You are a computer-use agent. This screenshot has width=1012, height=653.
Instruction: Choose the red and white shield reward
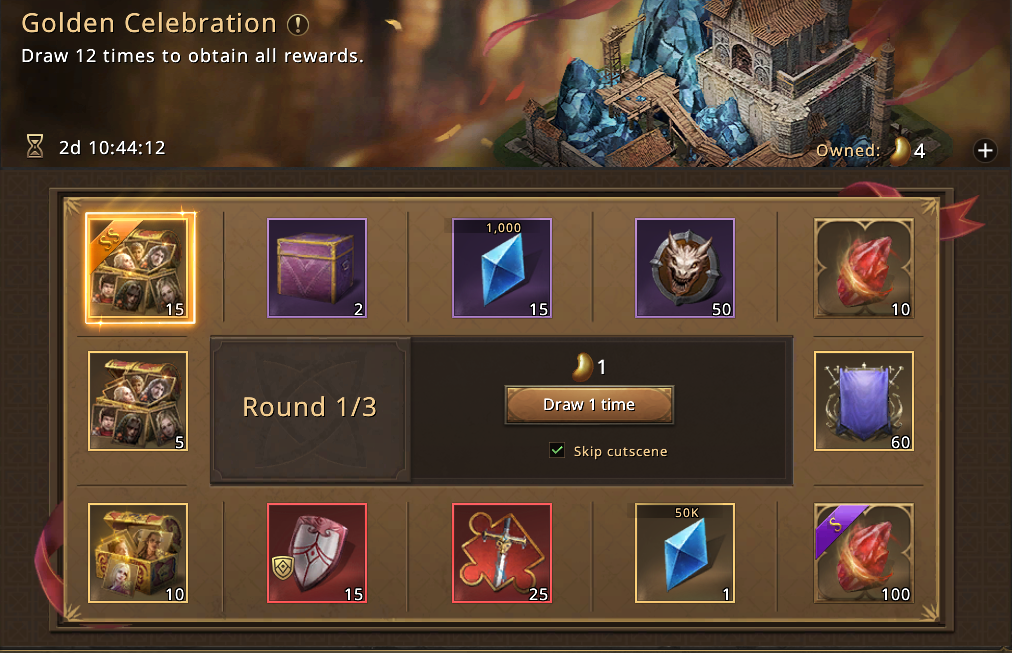click(x=317, y=553)
